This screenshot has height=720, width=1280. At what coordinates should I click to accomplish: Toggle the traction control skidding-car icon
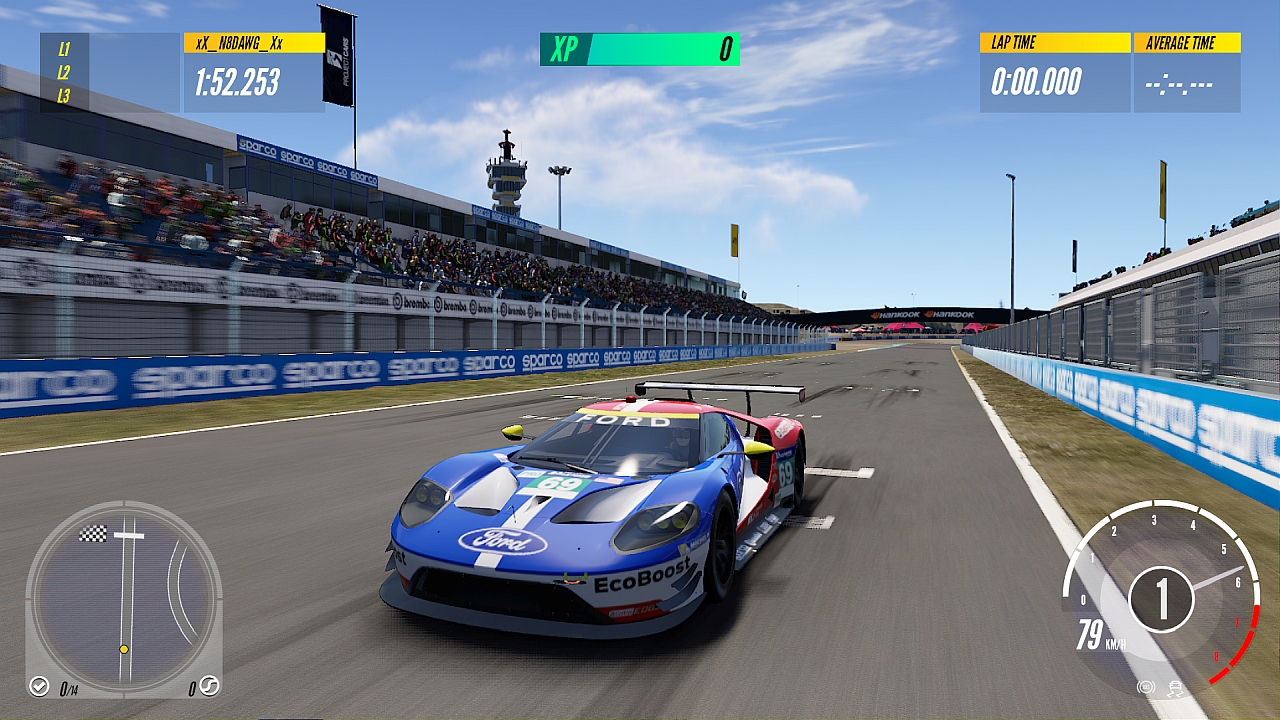[x=1174, y=687]
